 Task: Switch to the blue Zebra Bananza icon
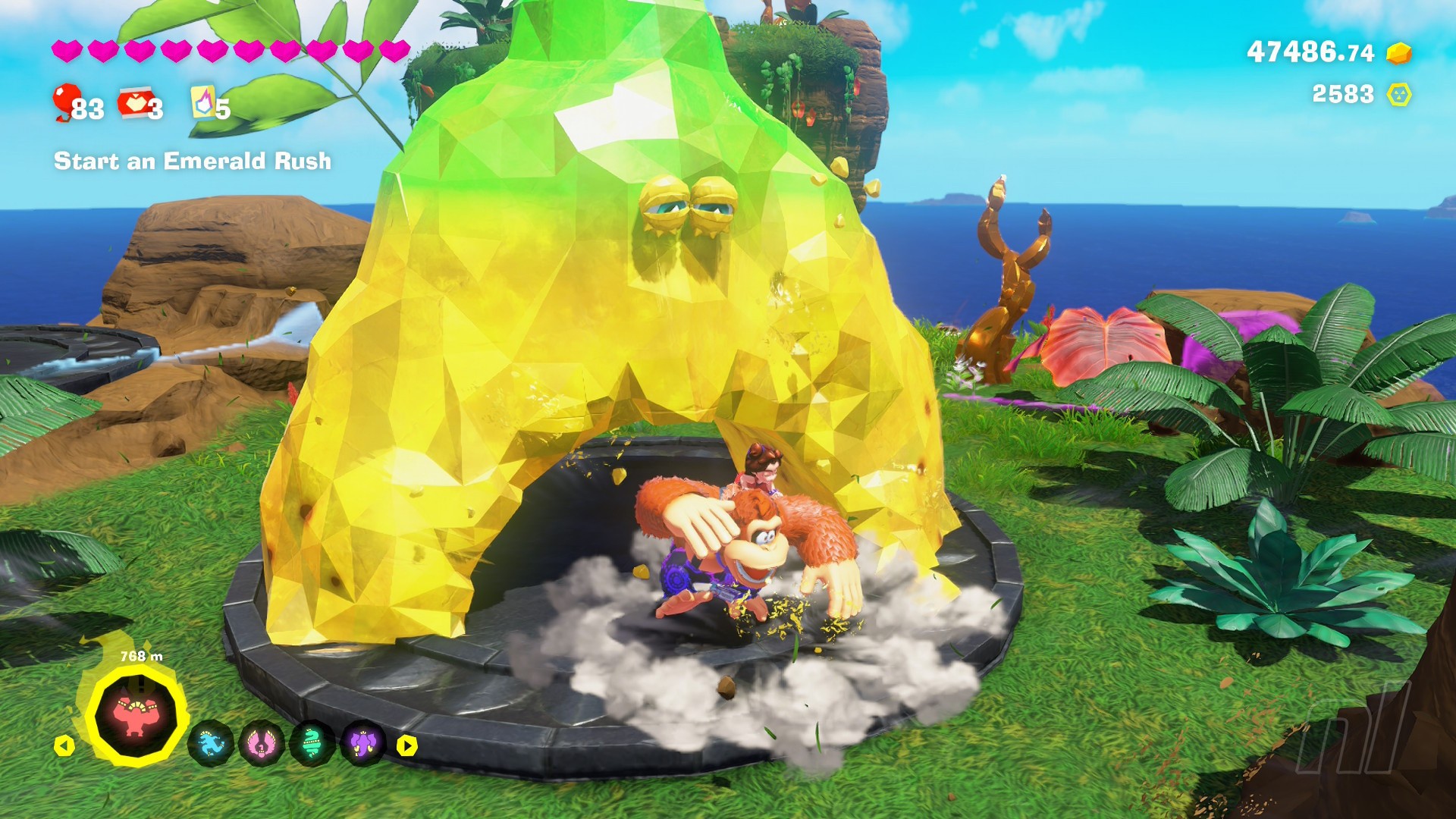(210, 744)
